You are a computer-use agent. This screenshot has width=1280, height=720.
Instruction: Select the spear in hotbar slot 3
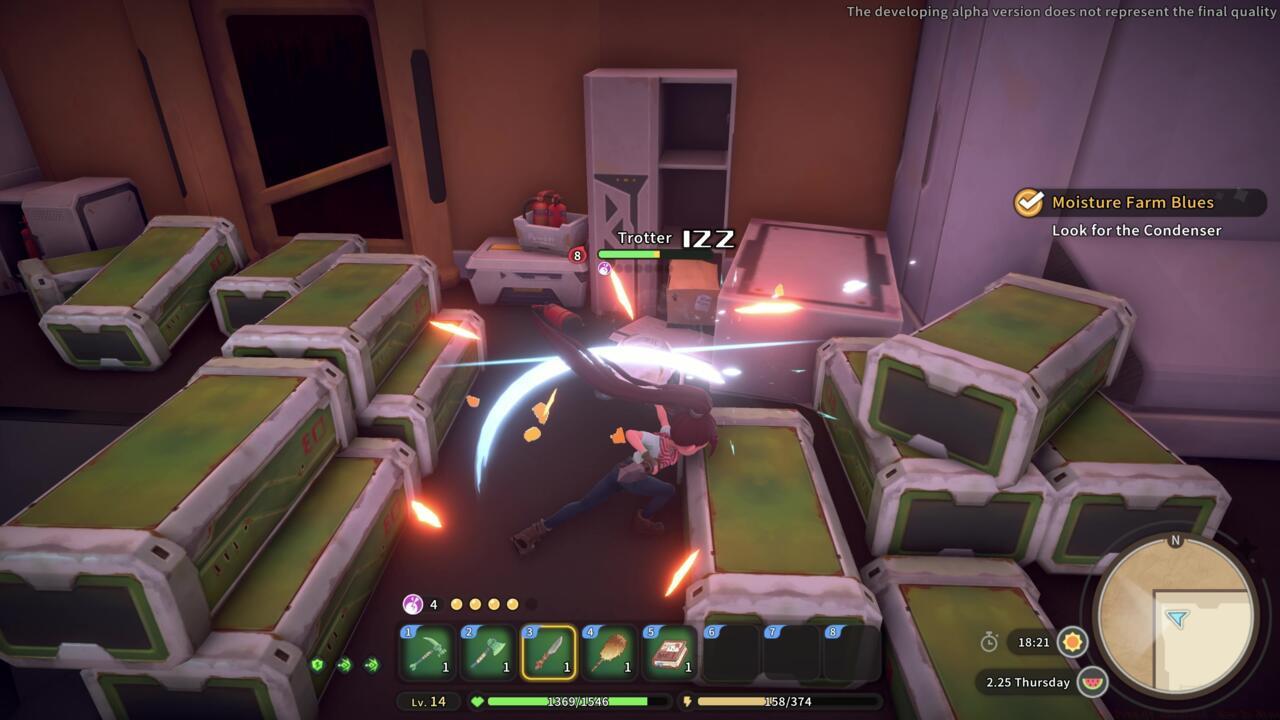(547, 652)
